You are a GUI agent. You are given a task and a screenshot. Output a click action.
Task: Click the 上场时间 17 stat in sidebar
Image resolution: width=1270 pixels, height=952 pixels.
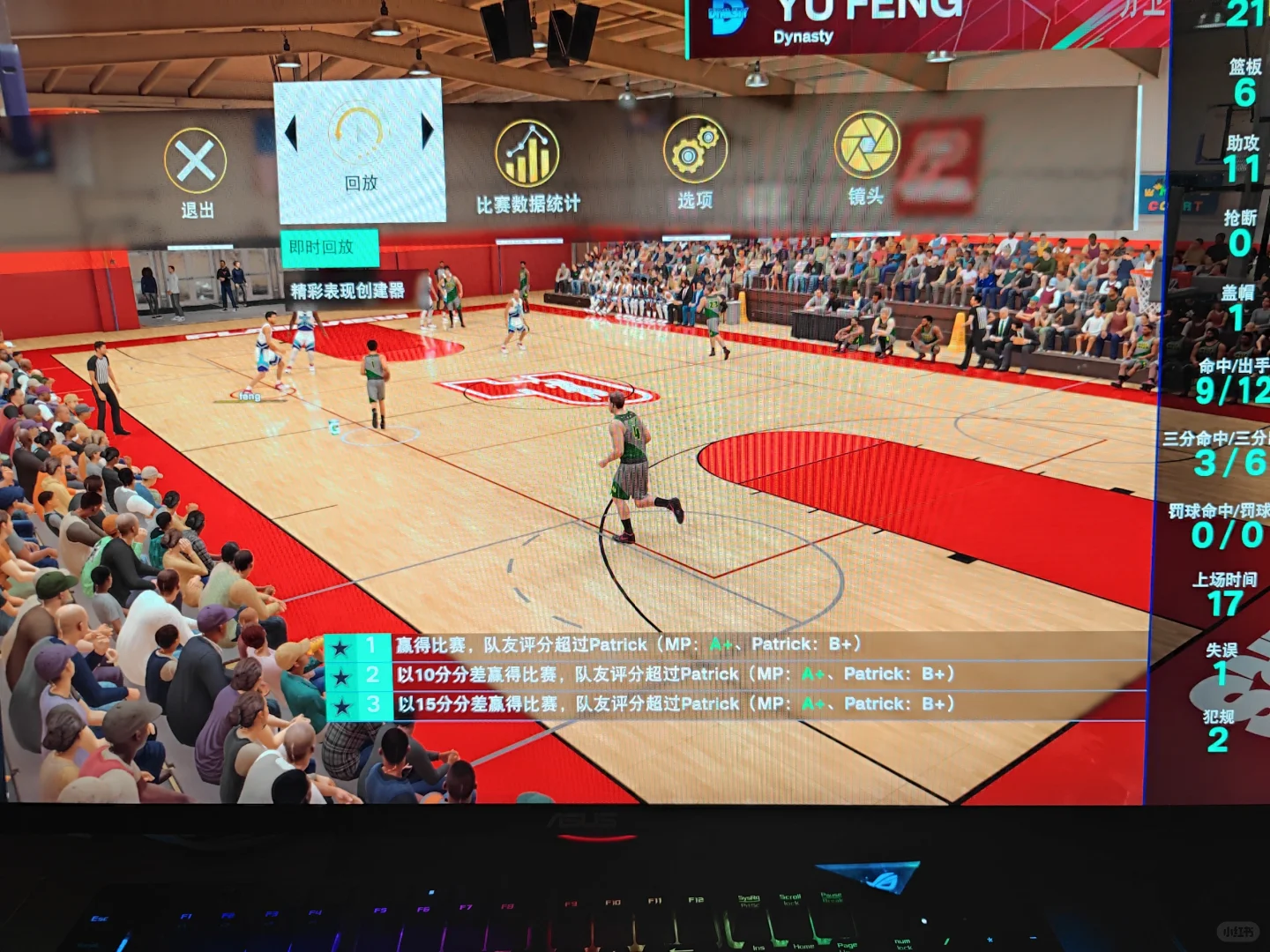(x=1222, y=591)
